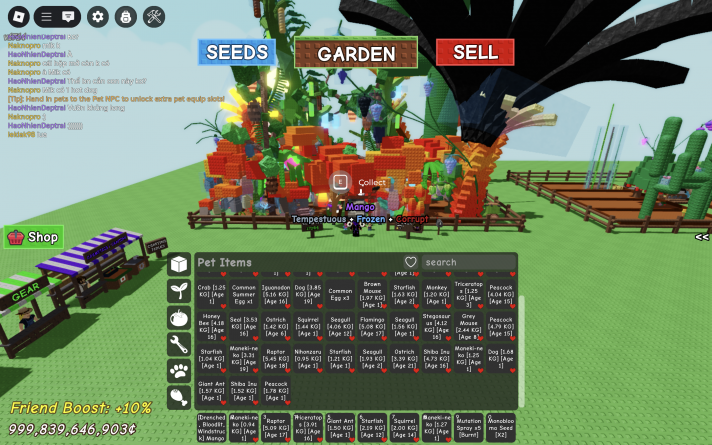Pick the Stegosaurus pet from inventory
Viewport: 712px width, 445px height.
(x=438, y=324)
